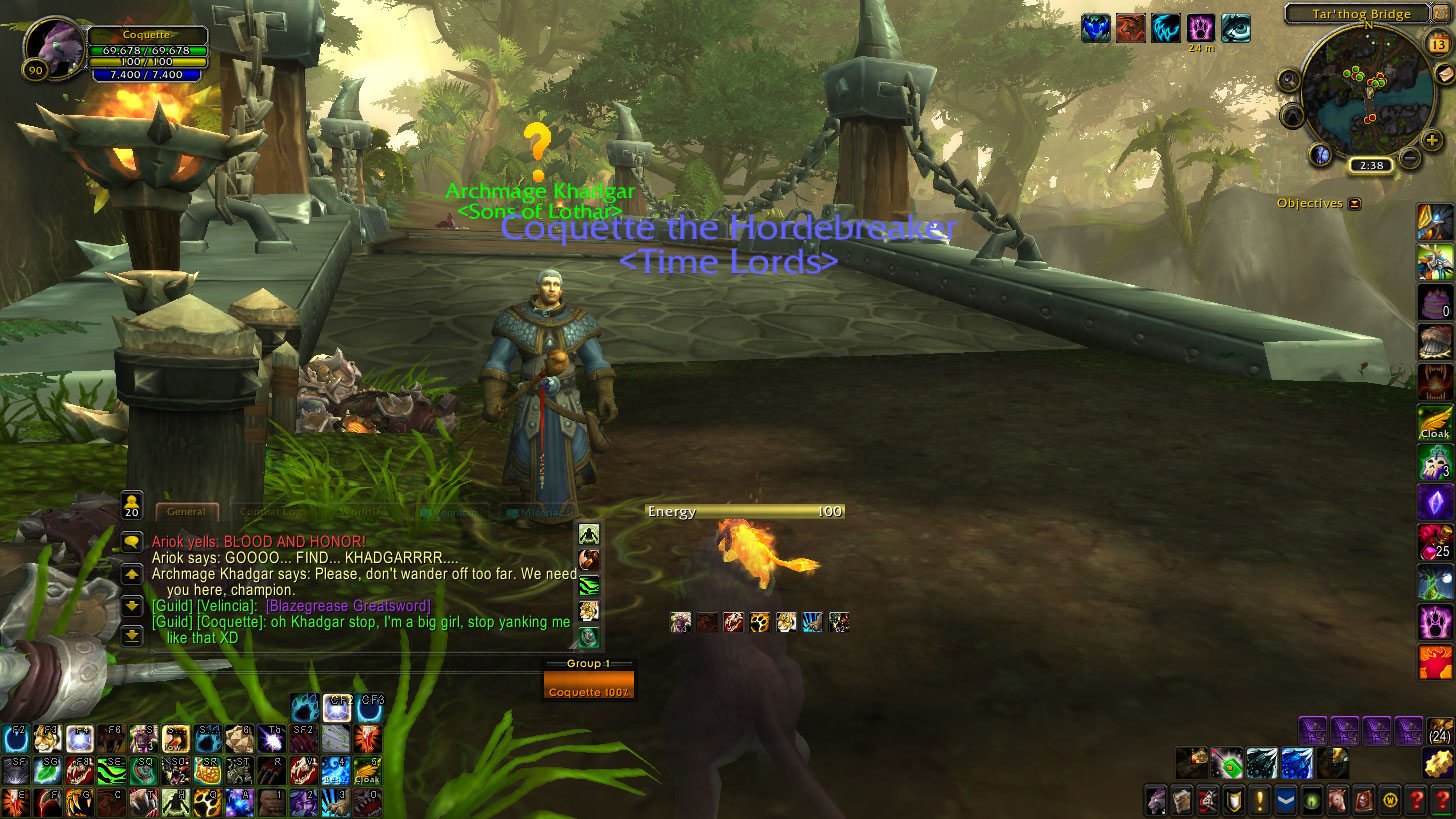Click the minimap tracking magnifying glass button
This screenshot has width=1456, height=819.
[x=1288, y=80]
